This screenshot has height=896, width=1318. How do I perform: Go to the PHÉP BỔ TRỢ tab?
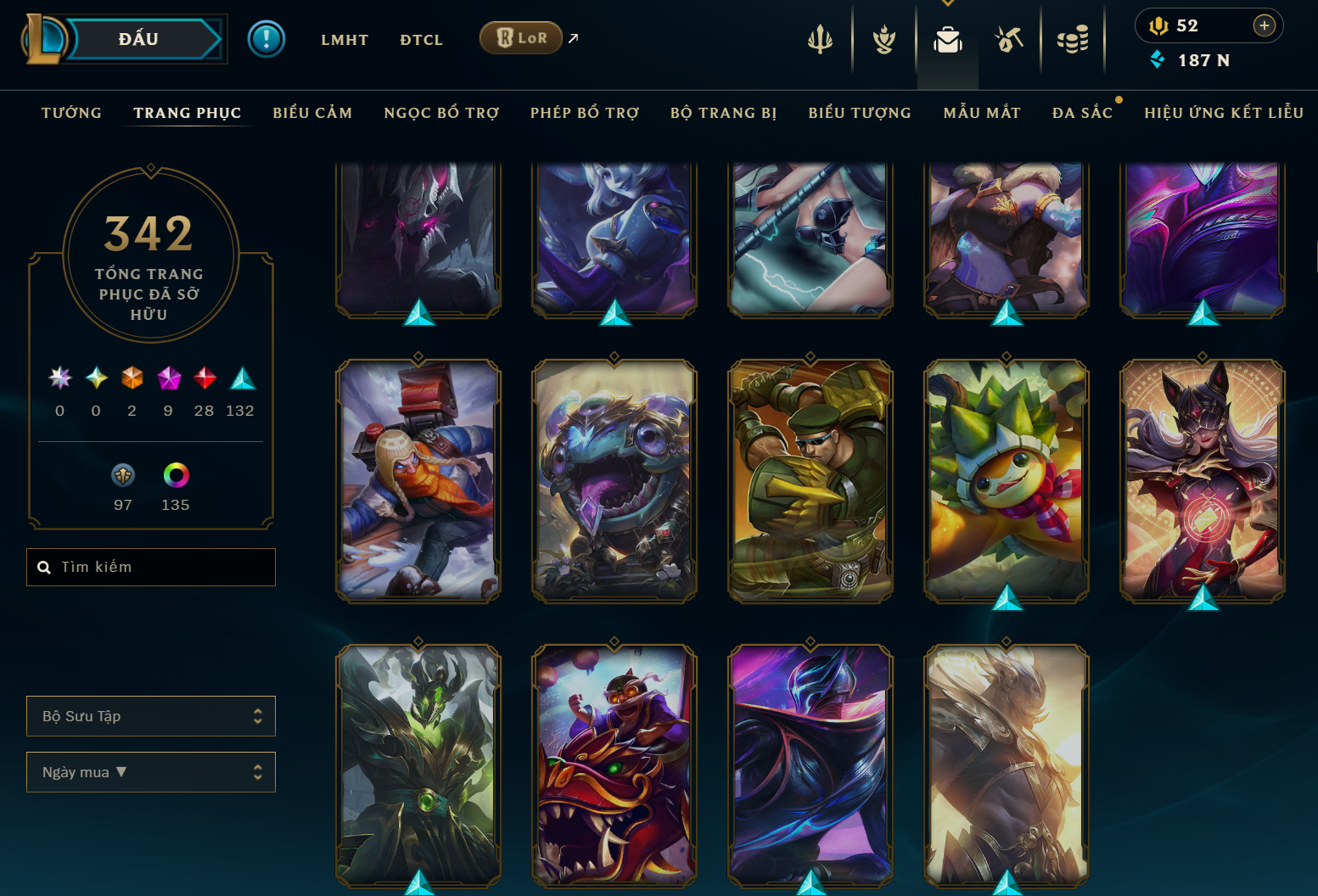585,113
